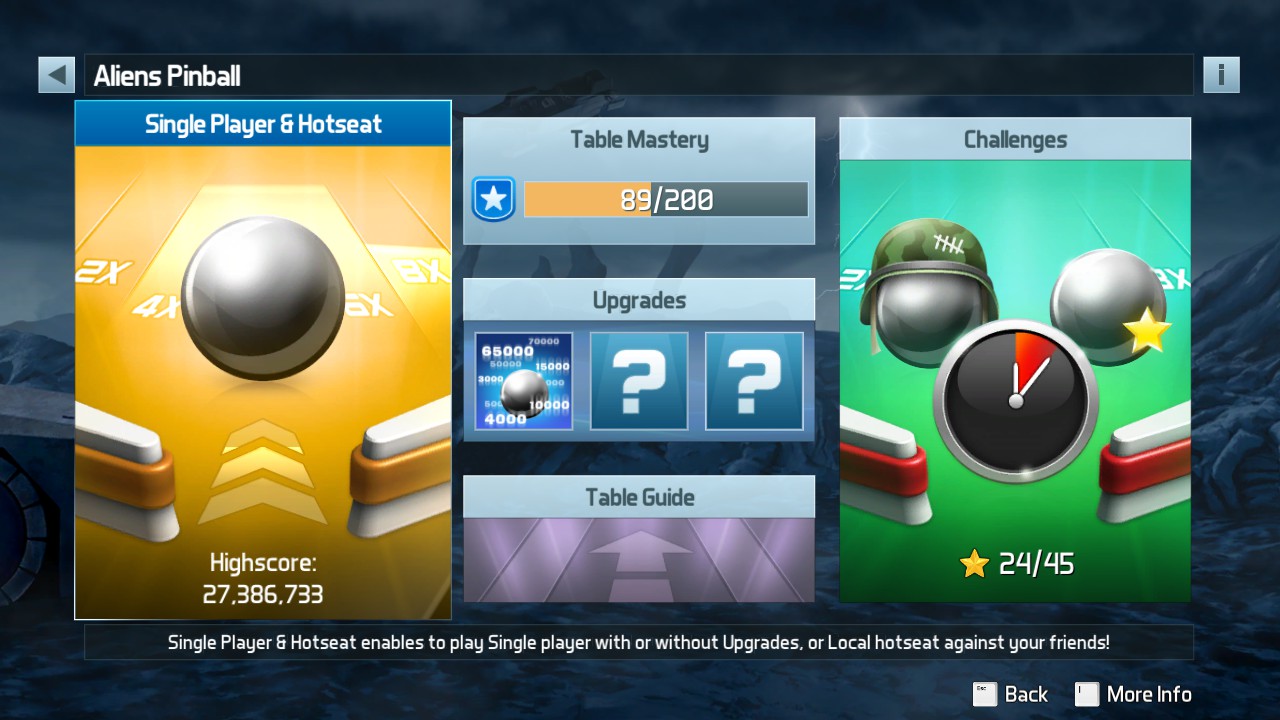The width and height of the screenshot is (1280, 720).
Task: Select the unlocked score upgrade slot
Action: pos(524,381)
